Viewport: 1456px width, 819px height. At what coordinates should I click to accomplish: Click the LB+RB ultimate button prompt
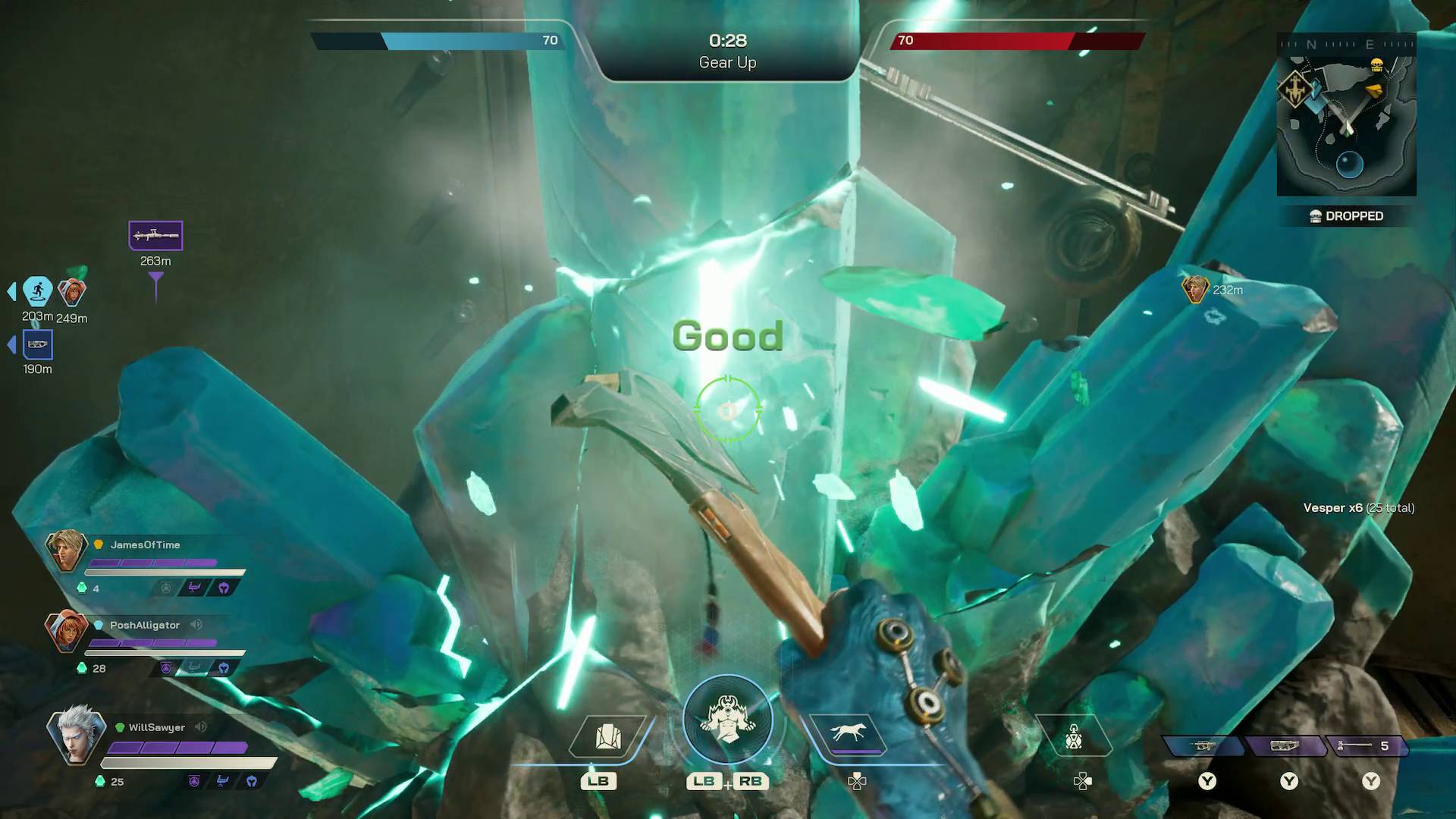click(x=728, y=781)
